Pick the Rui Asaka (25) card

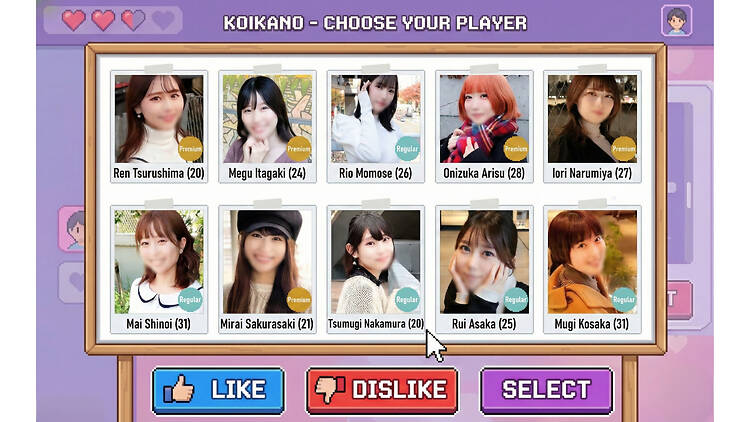(484, 268)
